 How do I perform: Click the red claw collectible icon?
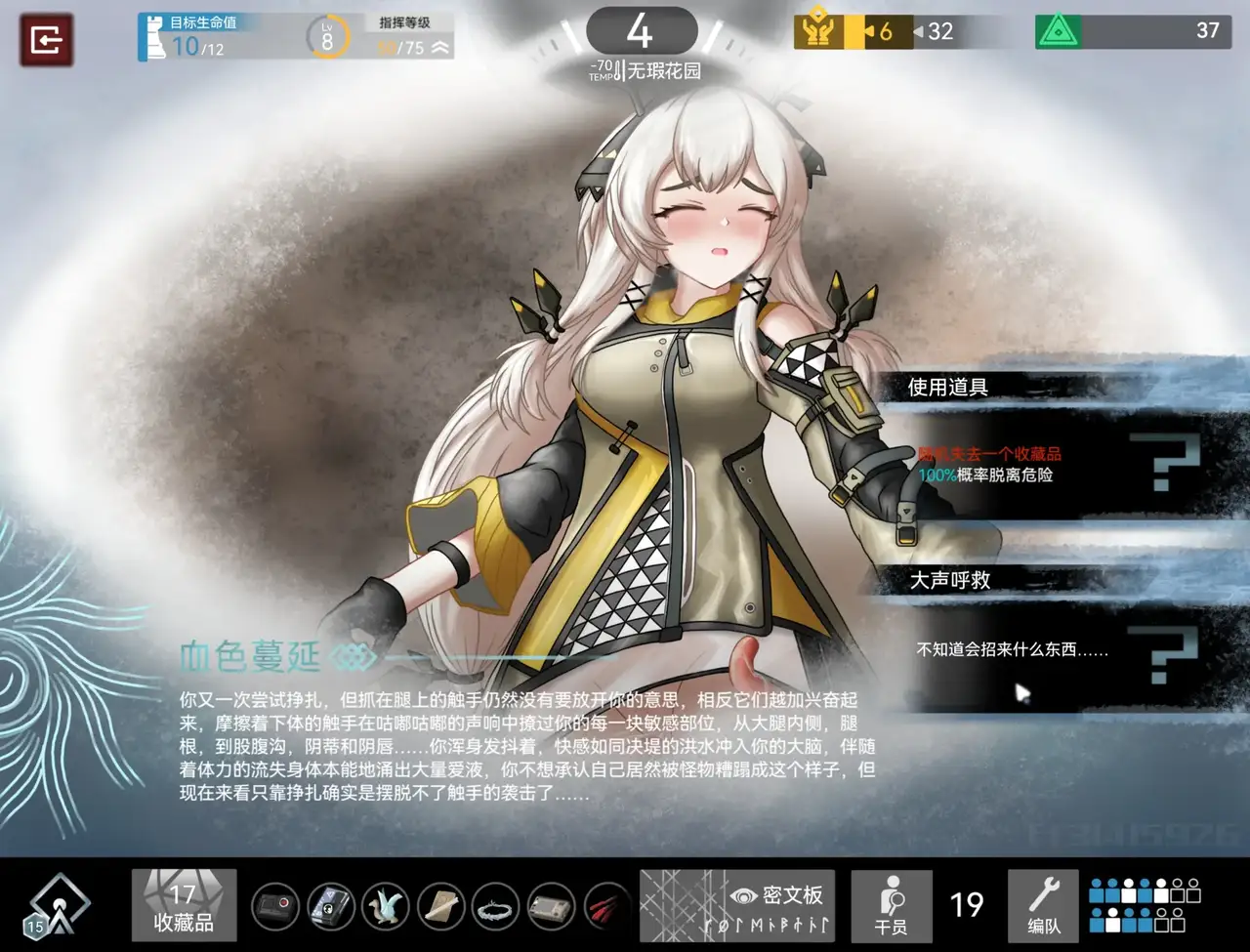(606, 907)
